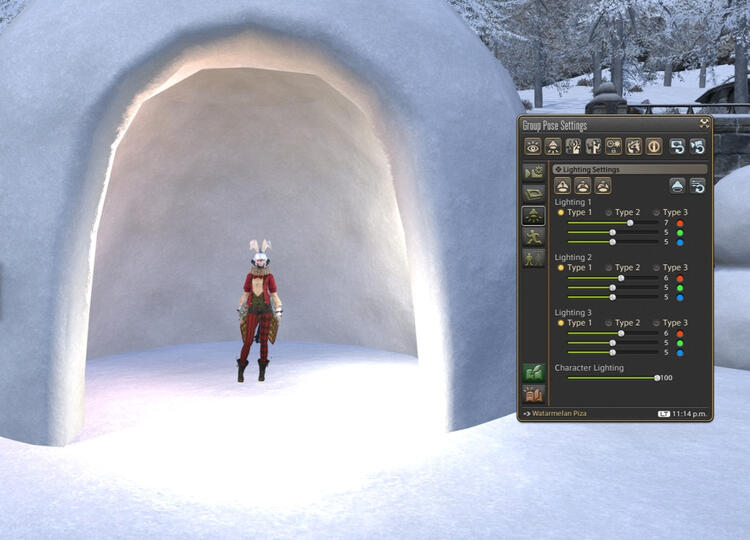Click the Character Lighting slider
Screen dimensions: 750x540
[657, 378]
